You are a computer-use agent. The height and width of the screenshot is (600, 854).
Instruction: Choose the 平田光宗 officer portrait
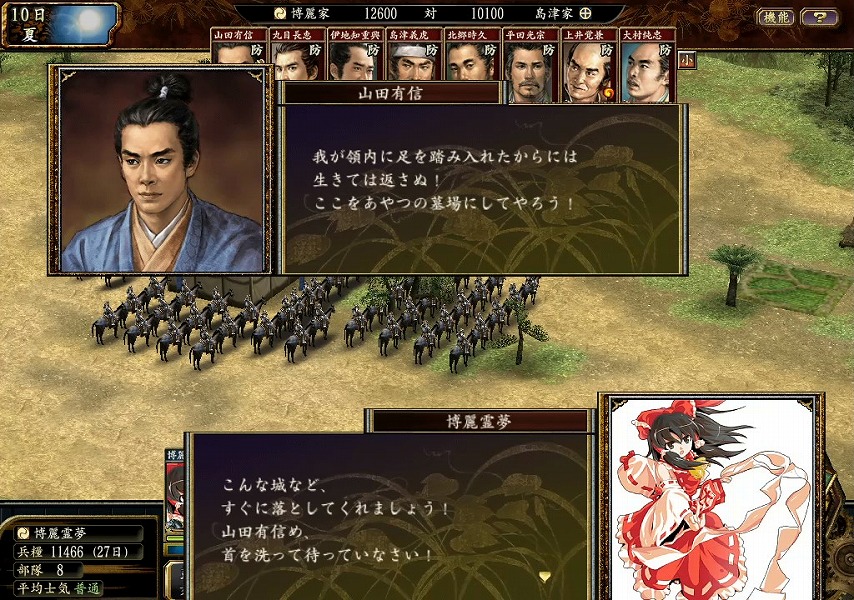[x=530, y=66]
